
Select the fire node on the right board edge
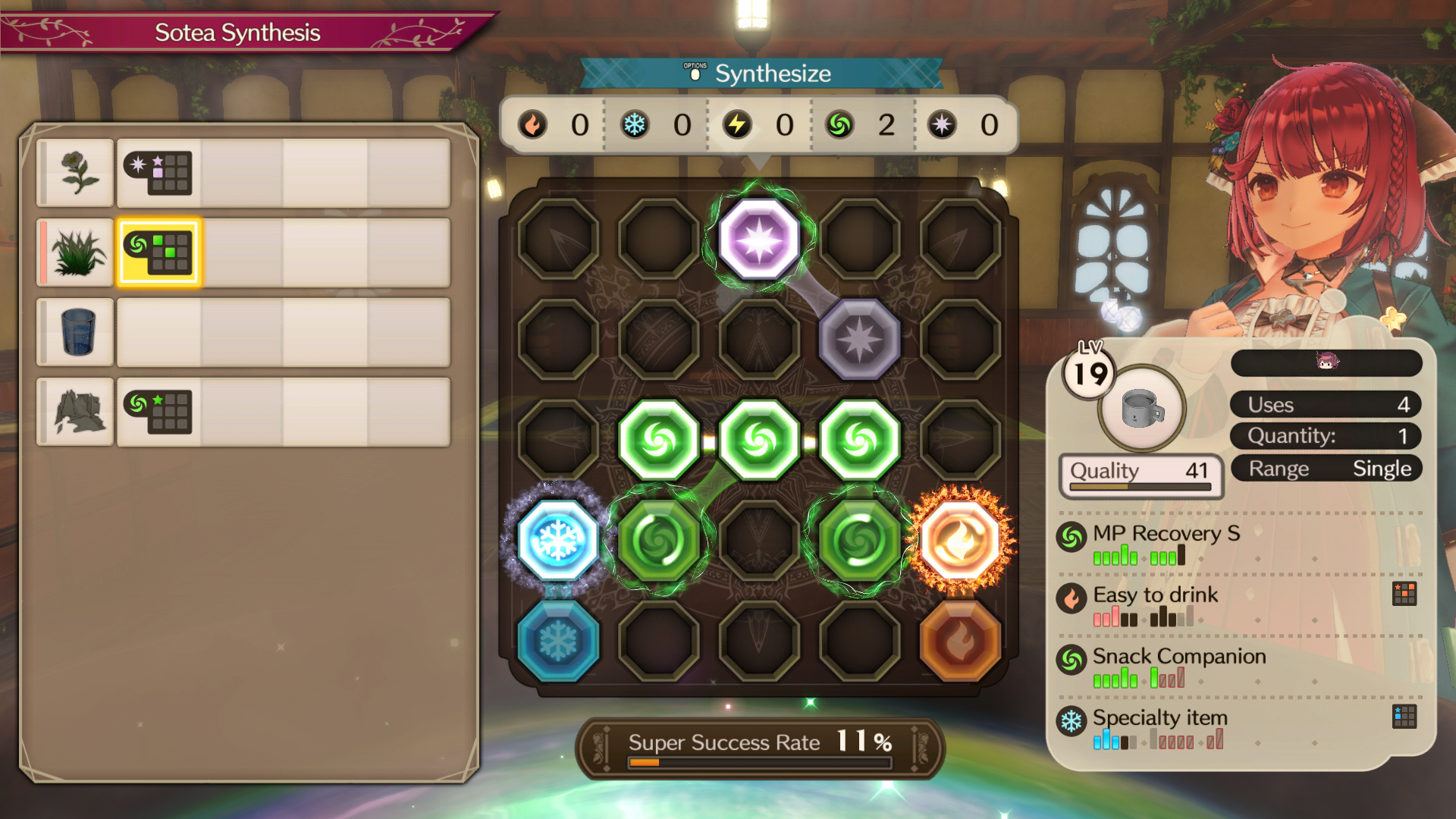tap(962, 538)
